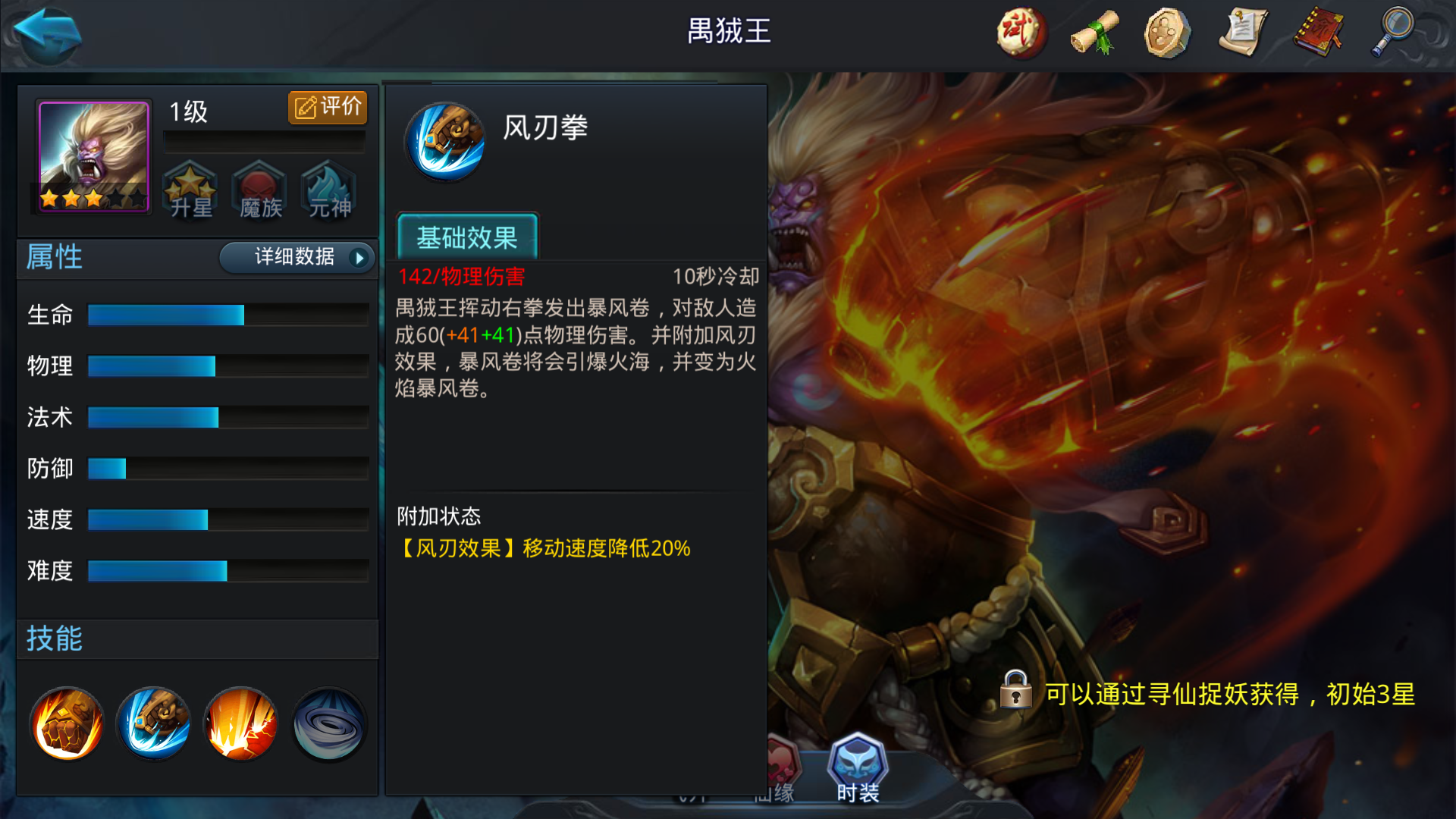Image resolution: width=1456 pixels, height=819 pixels.
Task: Click the 评价 rating button
Action: click(x=327, y=107)
